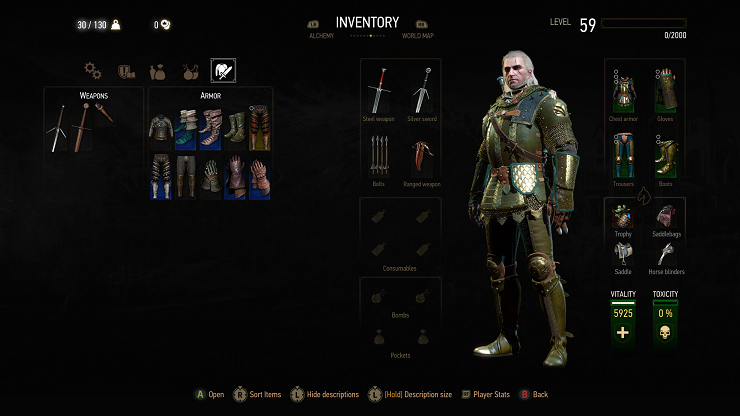Select the orange striped trousers in Armor
740x416 pixels.
pyautogui.click(x=259, y=127)
